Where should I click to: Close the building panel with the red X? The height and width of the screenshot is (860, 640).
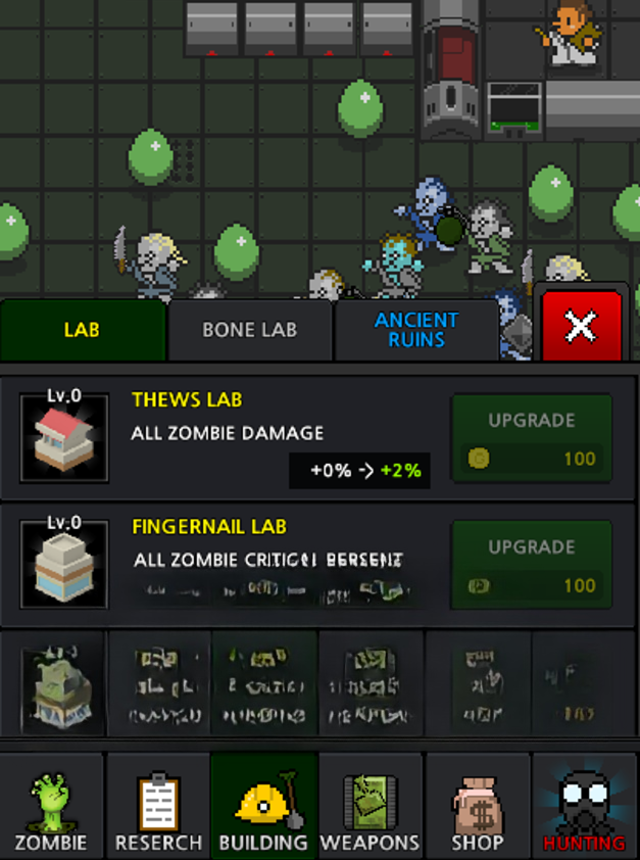coord(580,325)
